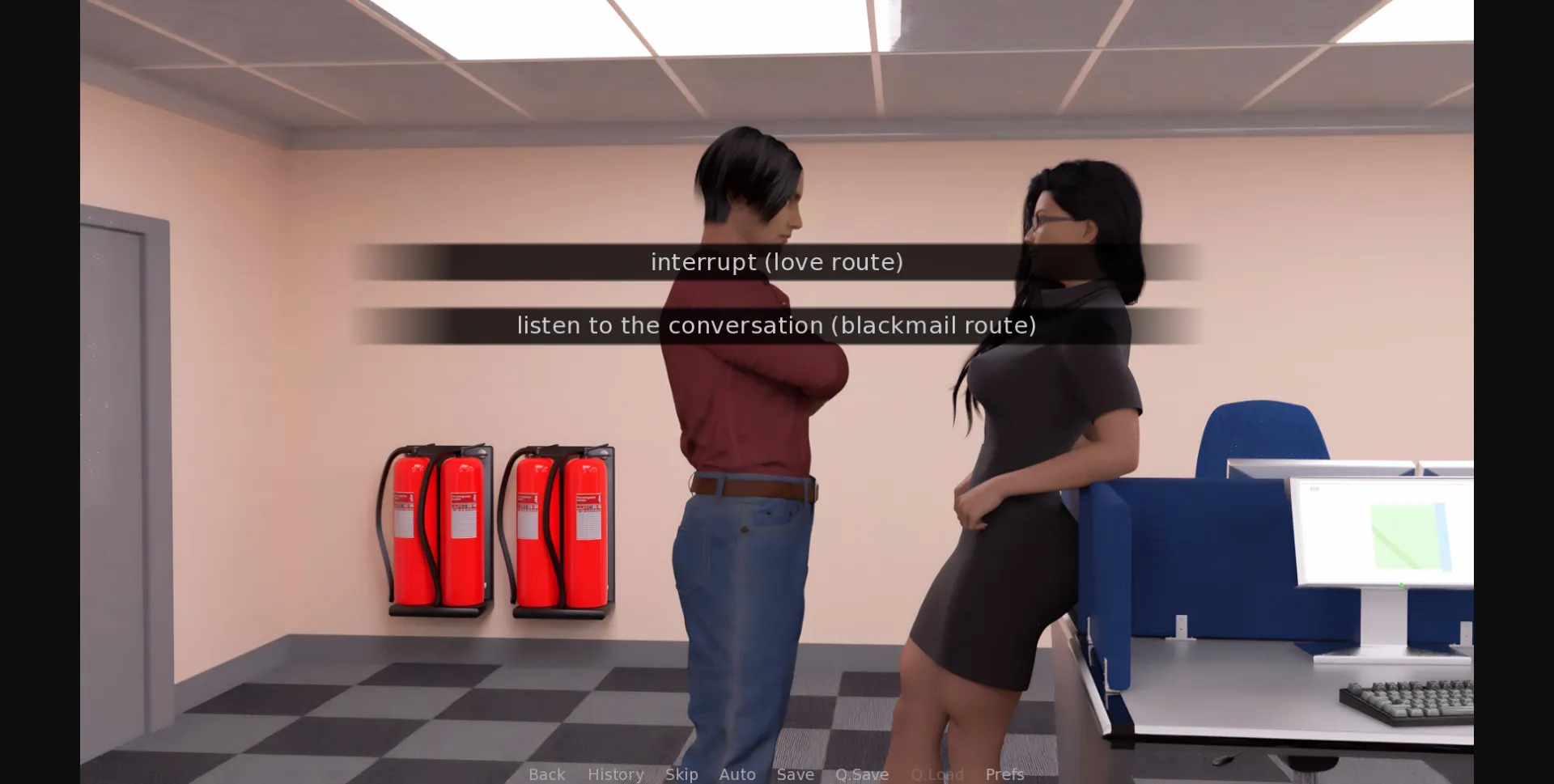
Task: Open the Save screen
Action: (795, 773)
